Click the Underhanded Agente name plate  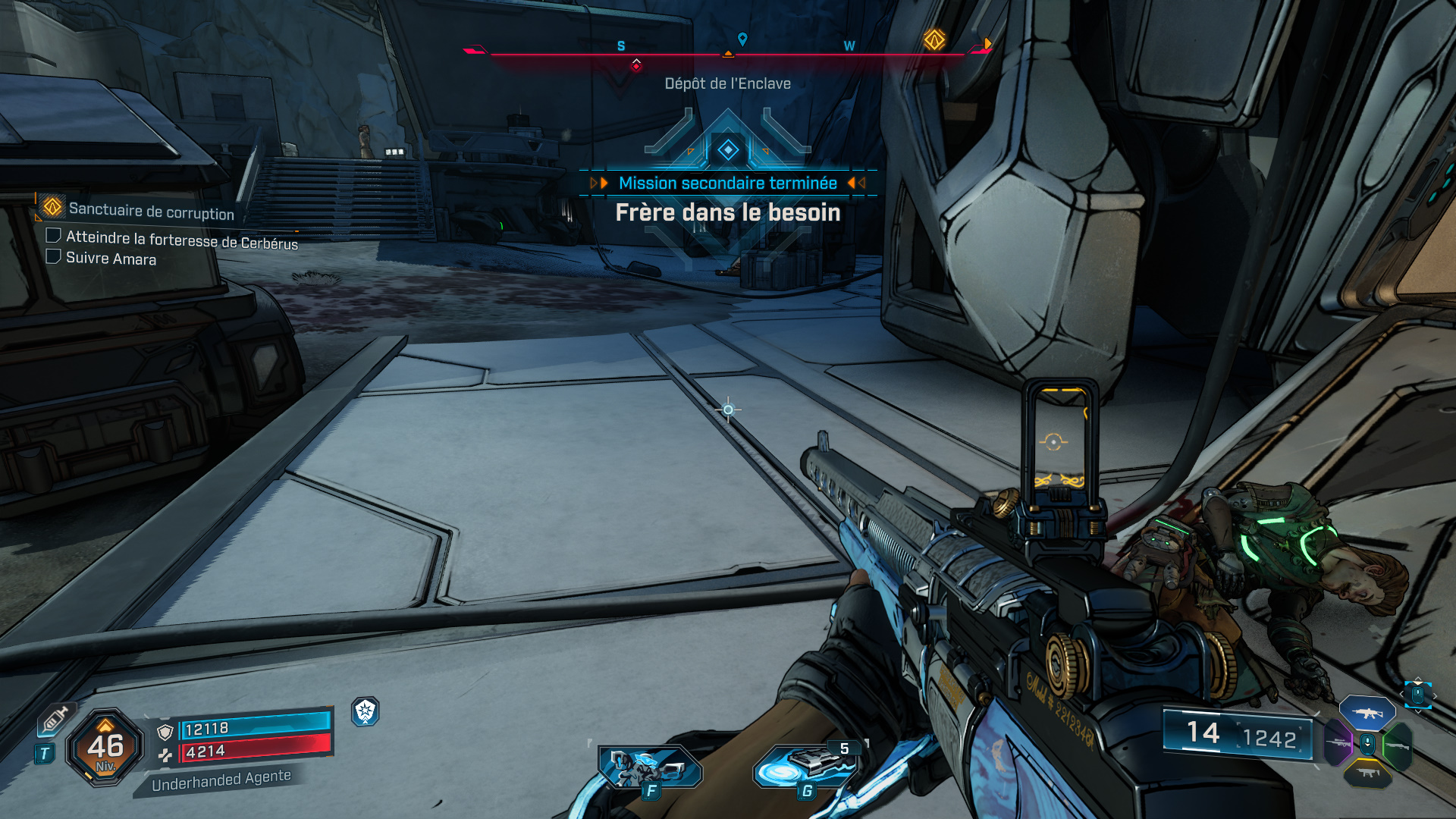point(221,780)
